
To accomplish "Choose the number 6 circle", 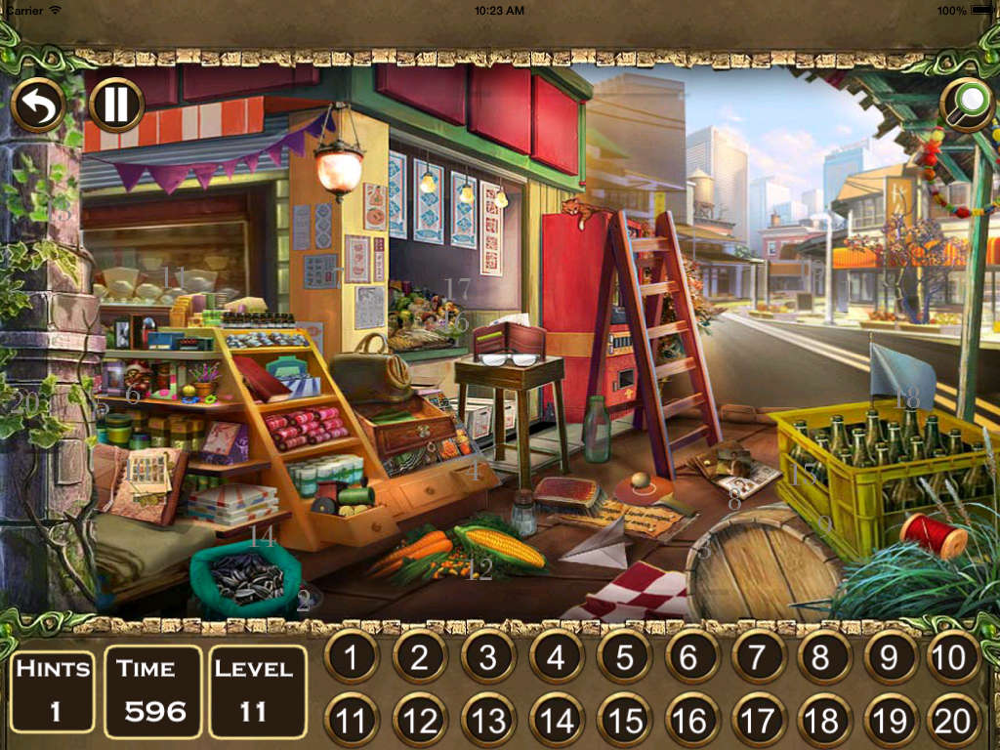I will 691,657.
